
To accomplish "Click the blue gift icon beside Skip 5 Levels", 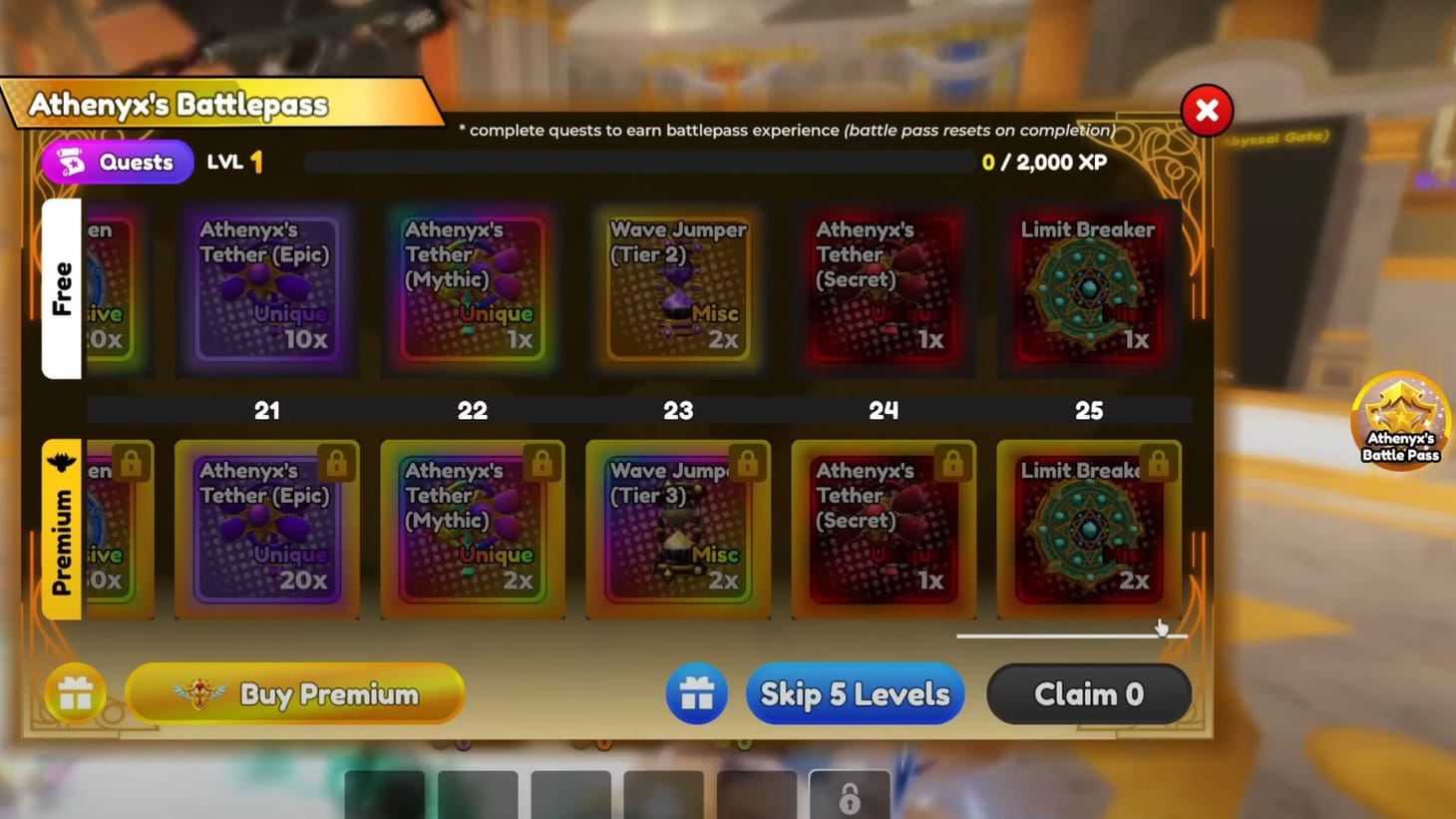I will (x=696, y=693).
